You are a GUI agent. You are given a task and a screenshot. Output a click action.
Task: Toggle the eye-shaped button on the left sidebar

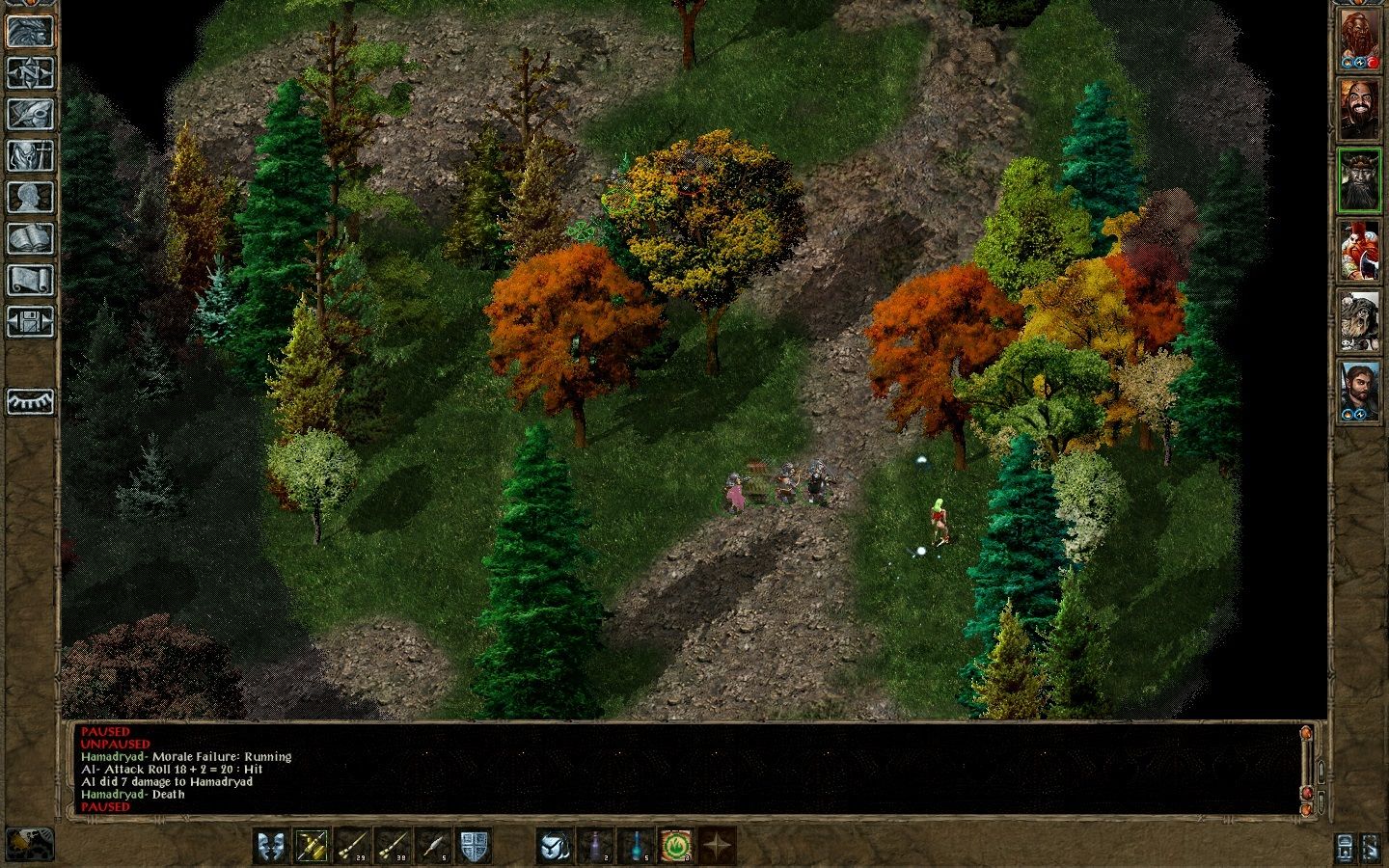(30, 401)
